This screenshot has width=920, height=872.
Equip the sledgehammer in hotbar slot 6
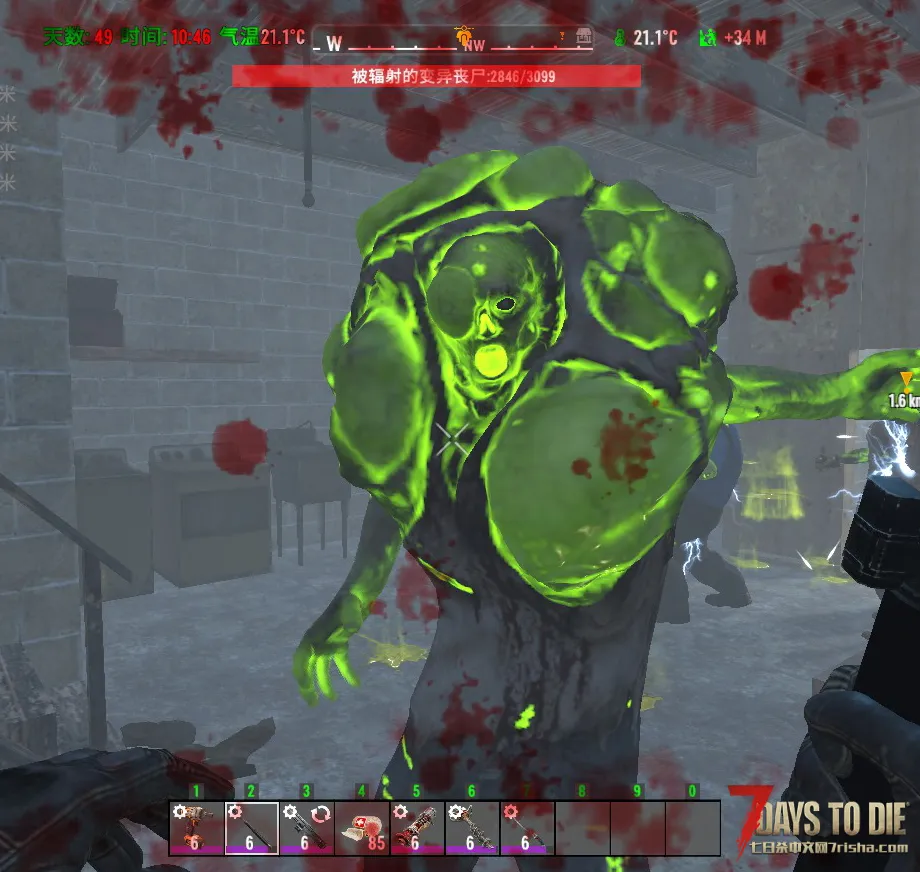coord(471,828)
